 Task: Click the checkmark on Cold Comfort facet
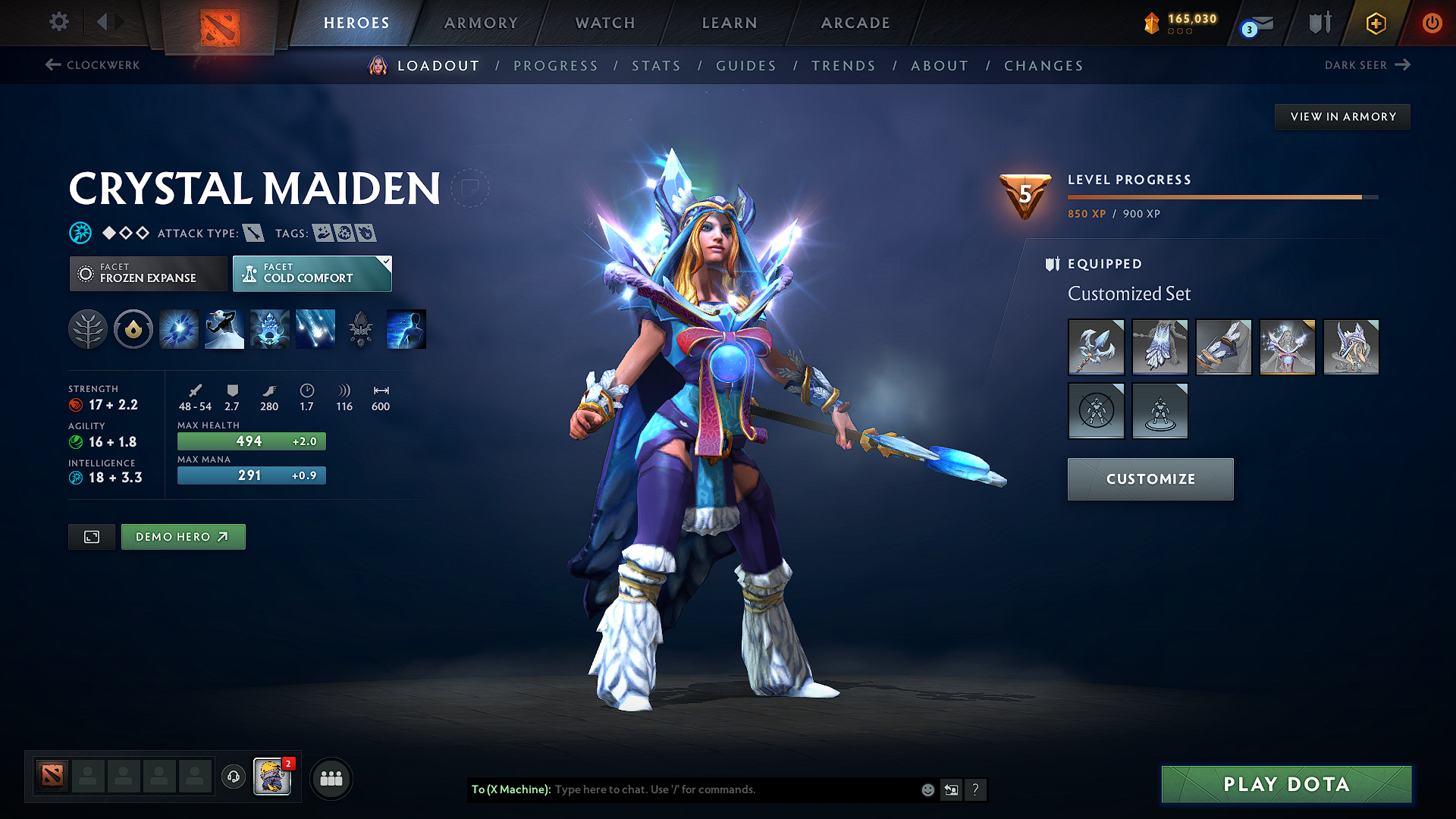point(387,262)
